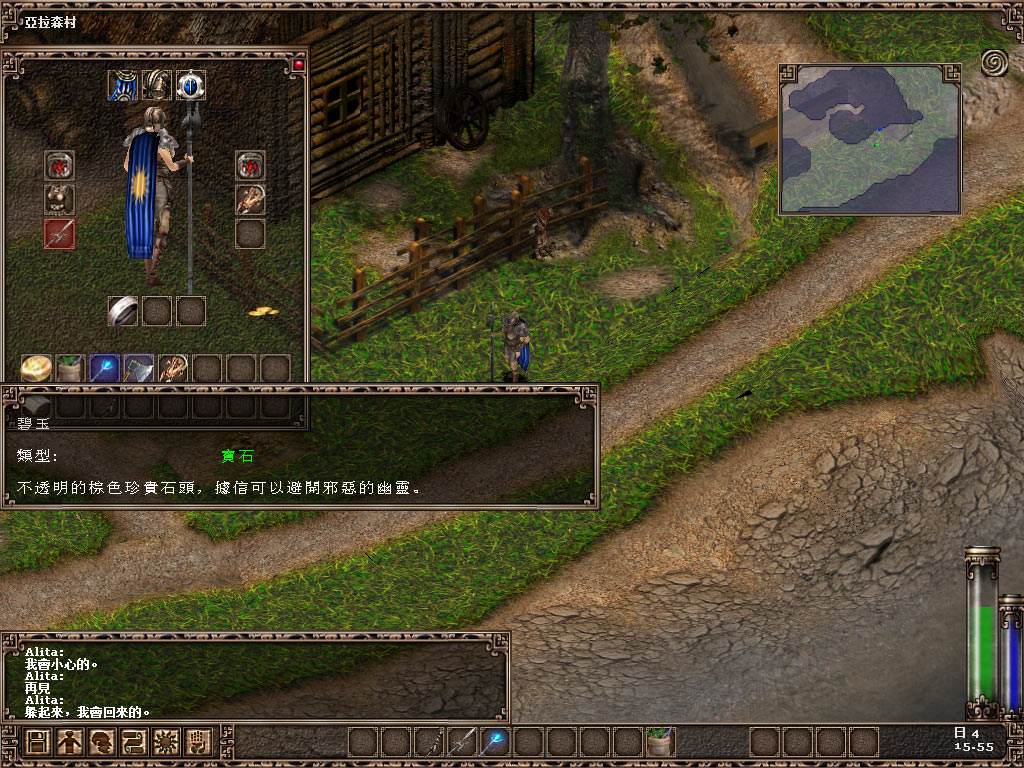Viewport: 1024px width, 768px height.
Task: Select the equipped chest armor slot
Action: (59, 199)
